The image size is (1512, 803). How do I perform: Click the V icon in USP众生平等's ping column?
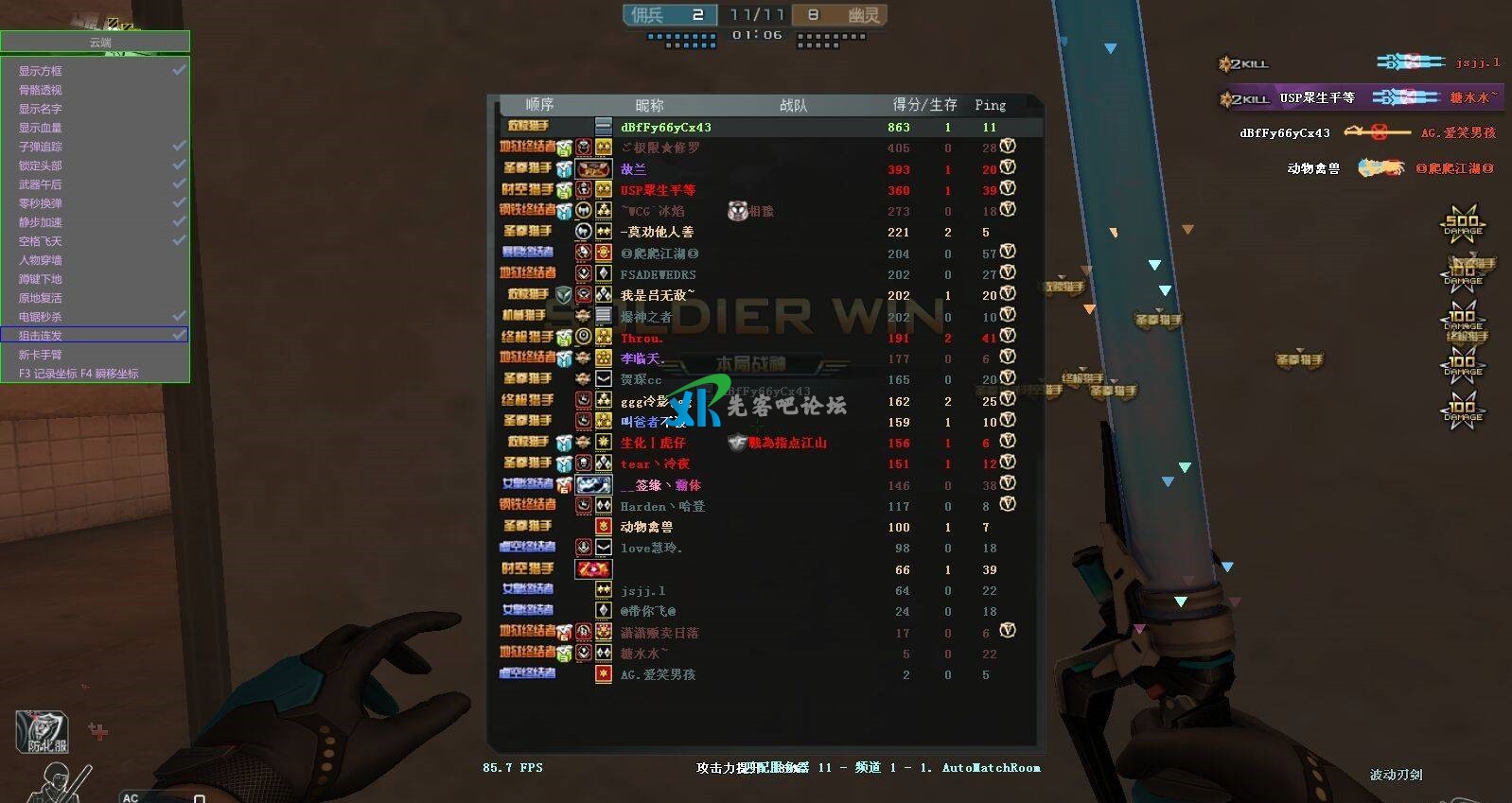(1008, 190)
